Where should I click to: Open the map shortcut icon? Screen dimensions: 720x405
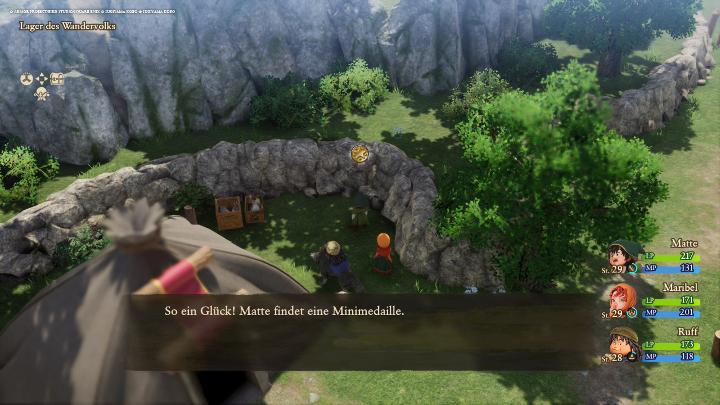tap(57, 78)
